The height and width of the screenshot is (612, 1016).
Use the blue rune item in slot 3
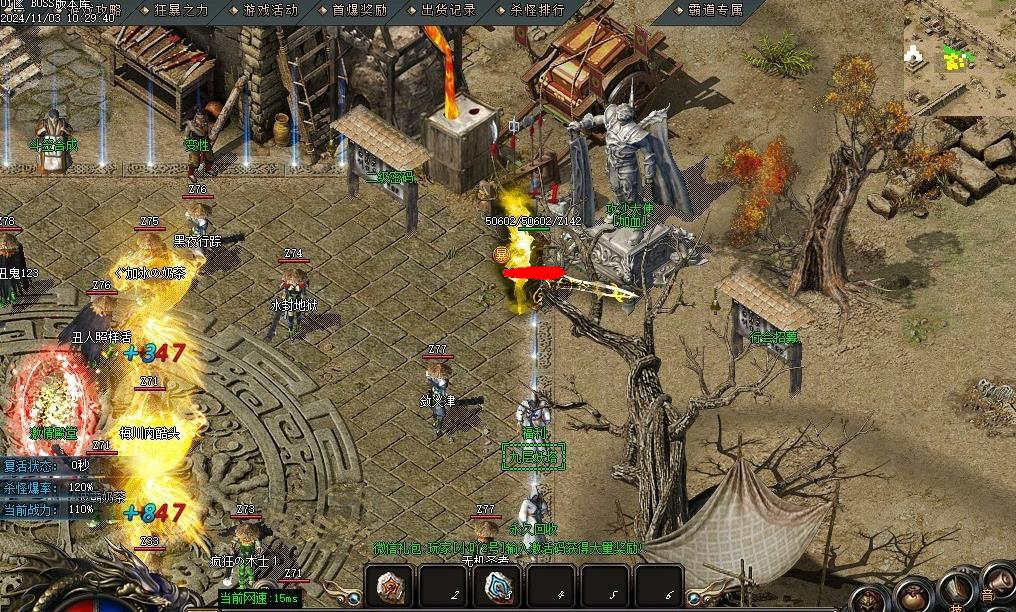click(499, 588)
